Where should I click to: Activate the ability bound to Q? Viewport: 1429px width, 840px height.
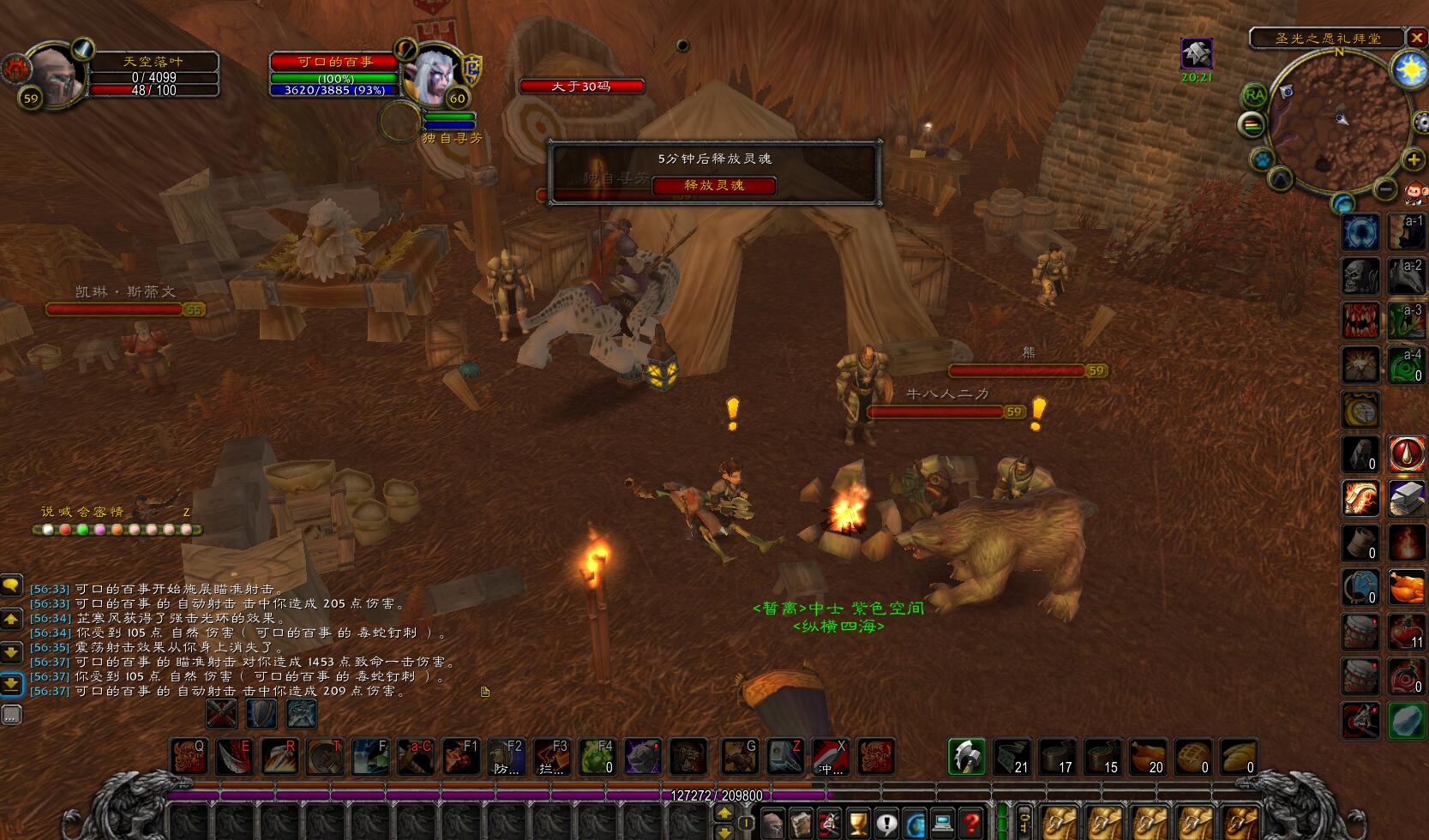coord(189,757)
